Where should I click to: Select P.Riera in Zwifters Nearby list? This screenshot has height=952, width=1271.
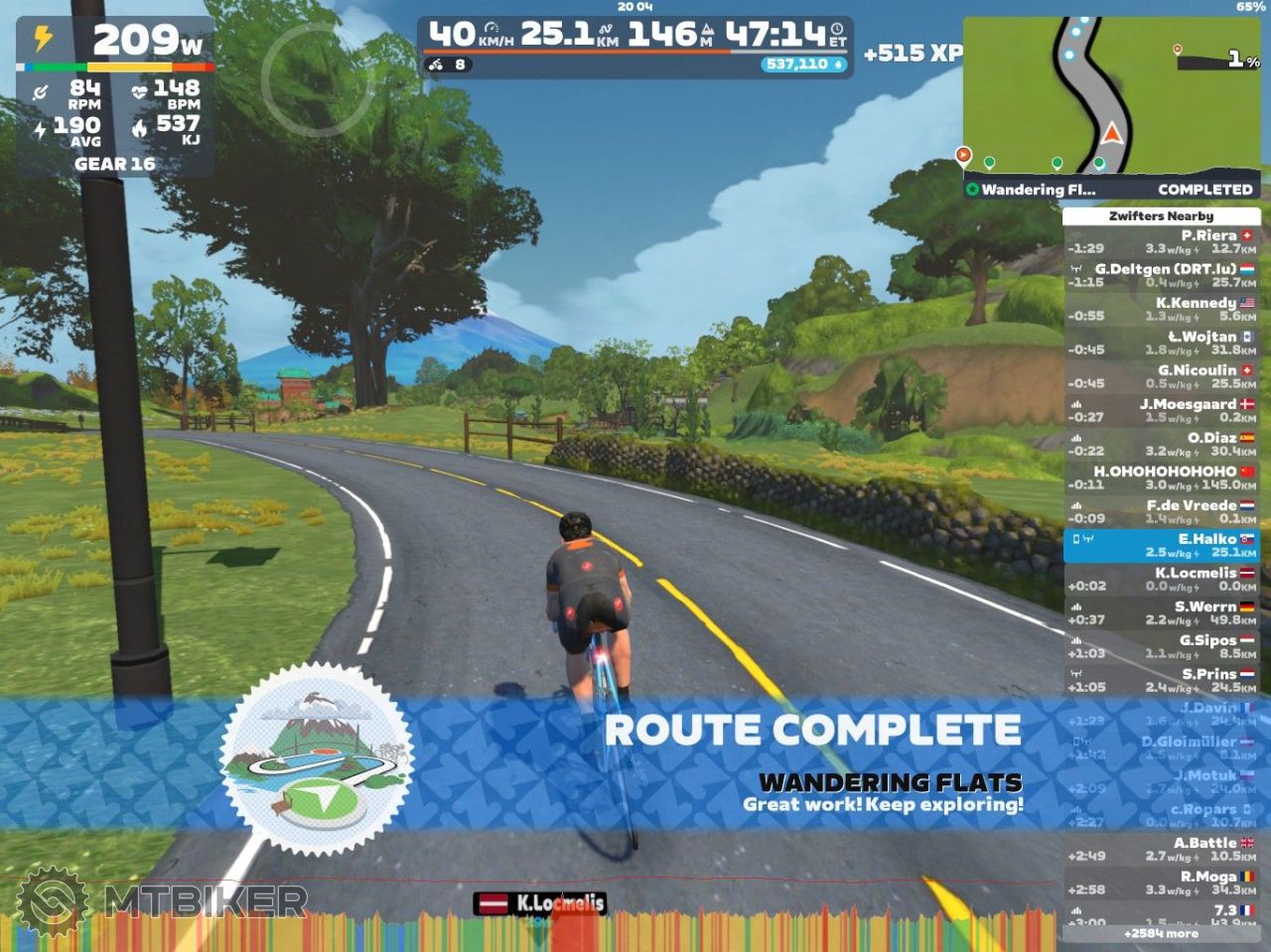[x=1161, y=242]
